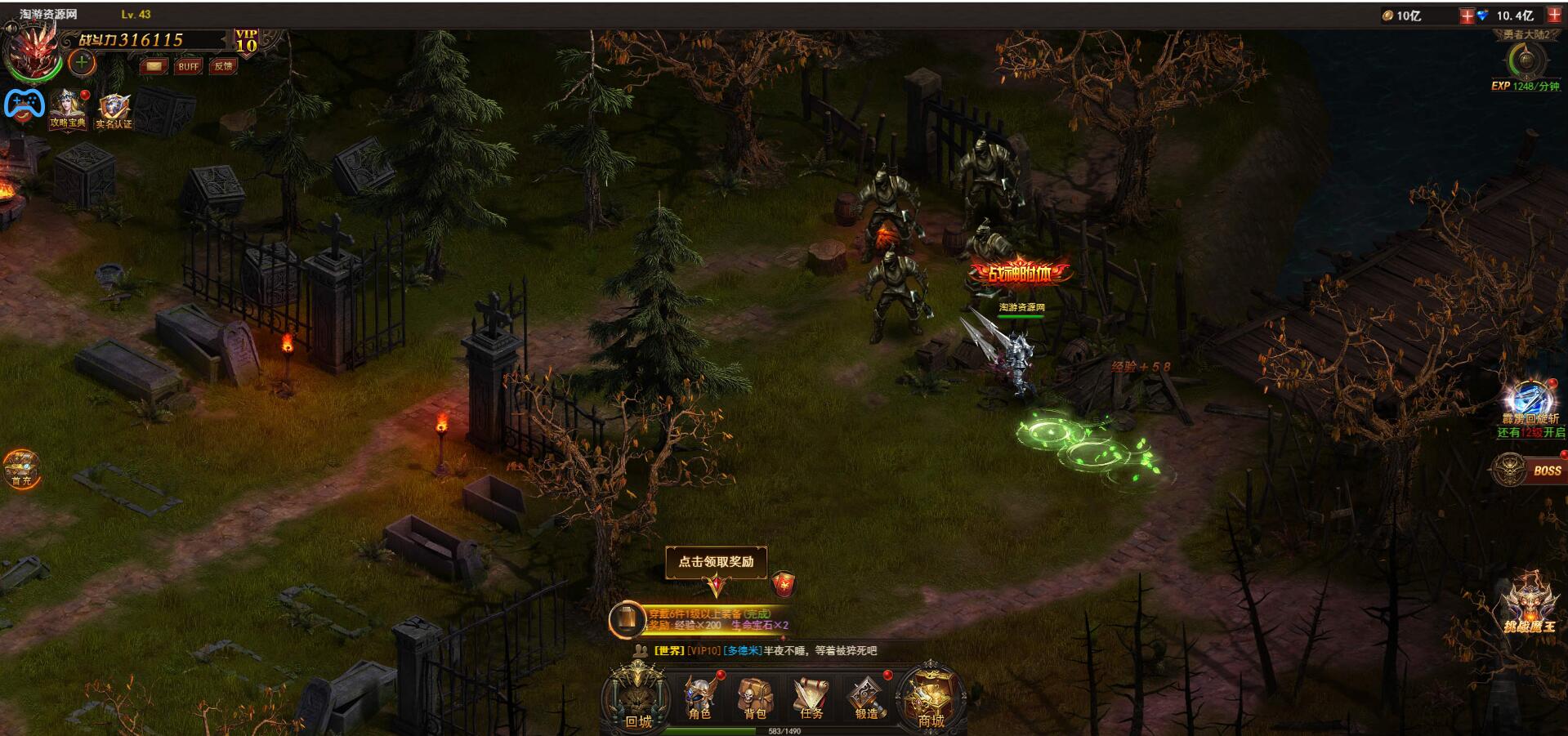1568x736 pixels.
Task: Open 实名认证 real-name verification
Action: click(114, 111)
